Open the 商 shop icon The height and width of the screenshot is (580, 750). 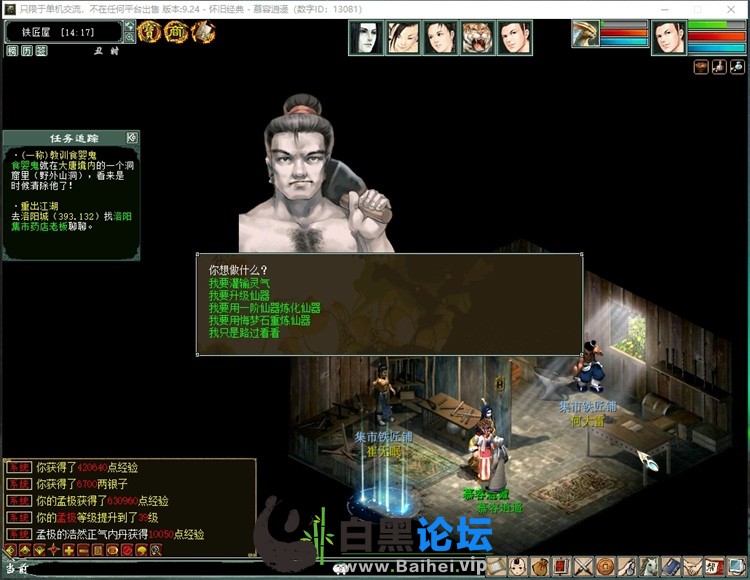tap(175, 32)
